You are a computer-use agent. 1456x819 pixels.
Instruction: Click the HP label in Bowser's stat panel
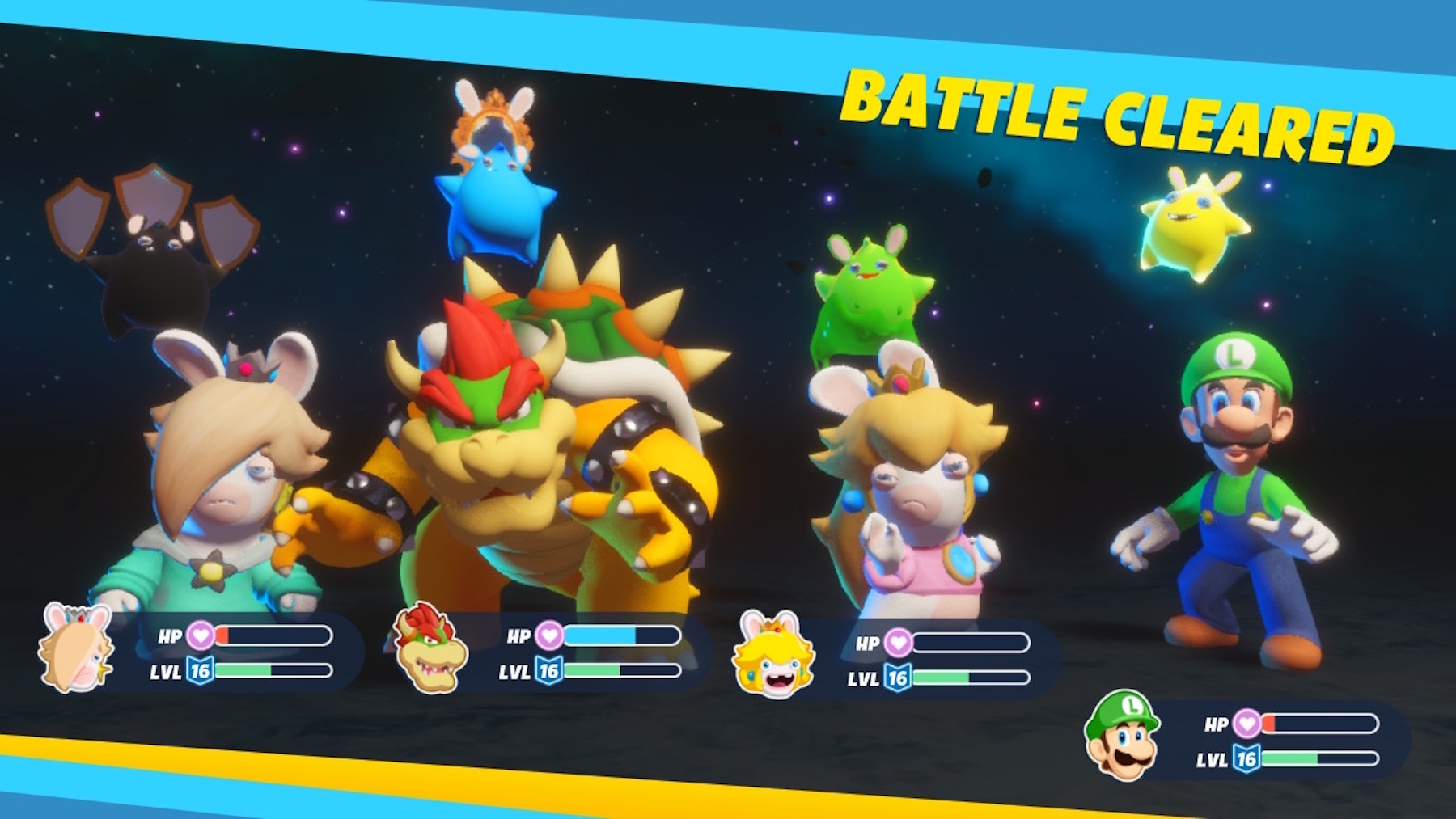point(518,637)
